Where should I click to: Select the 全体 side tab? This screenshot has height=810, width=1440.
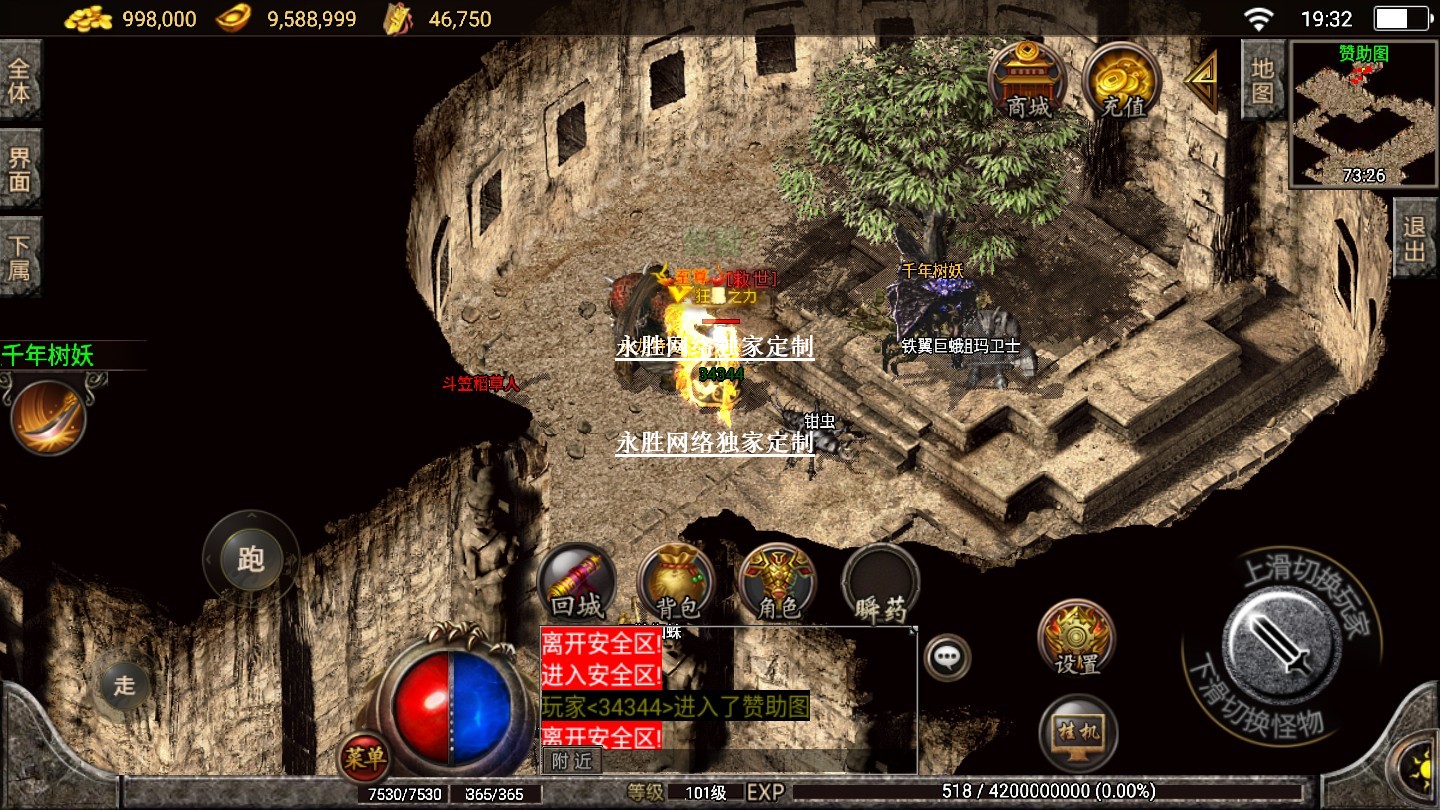coord(20,81)
